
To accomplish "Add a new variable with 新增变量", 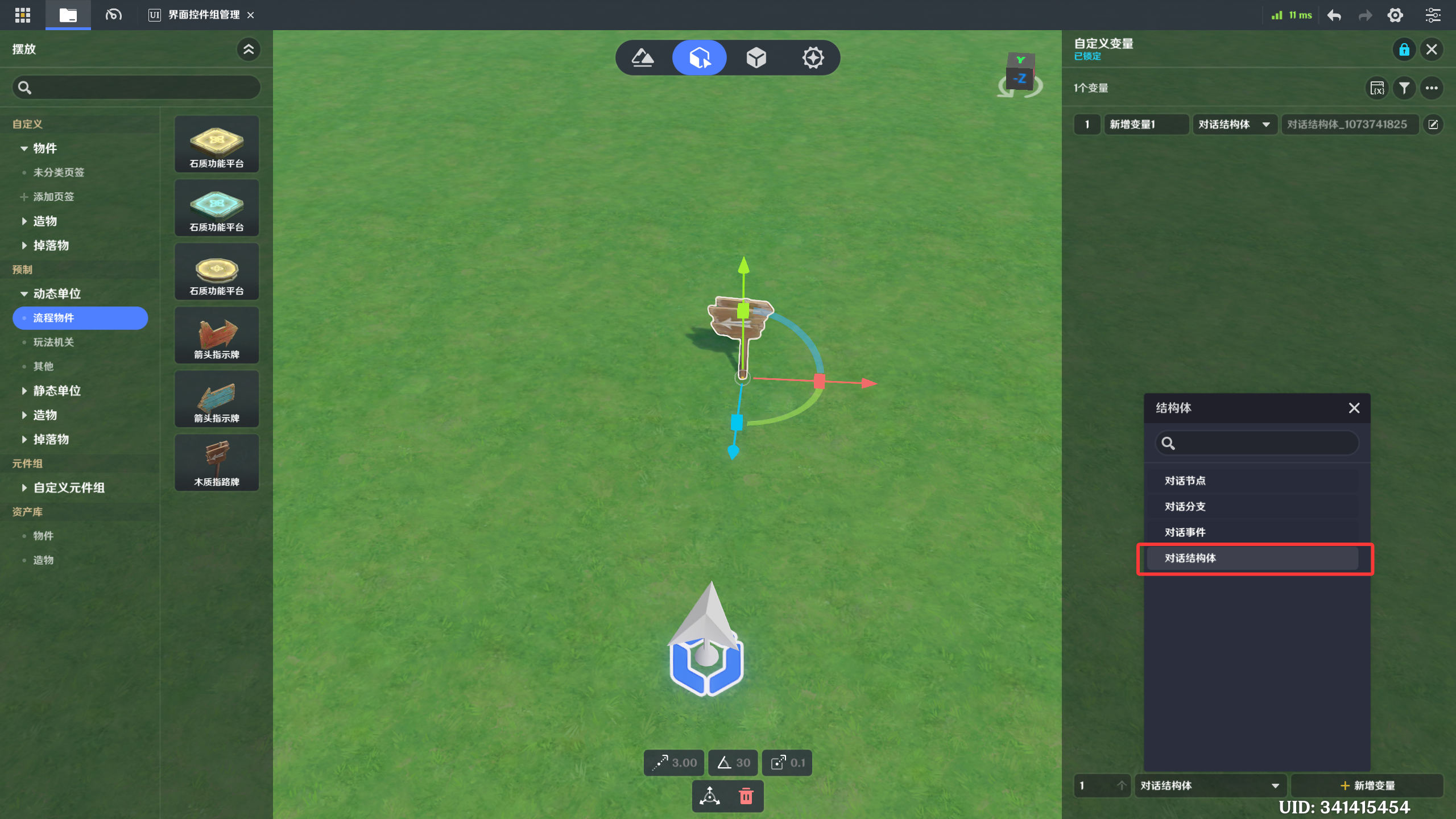I will tap(1367, 785).
